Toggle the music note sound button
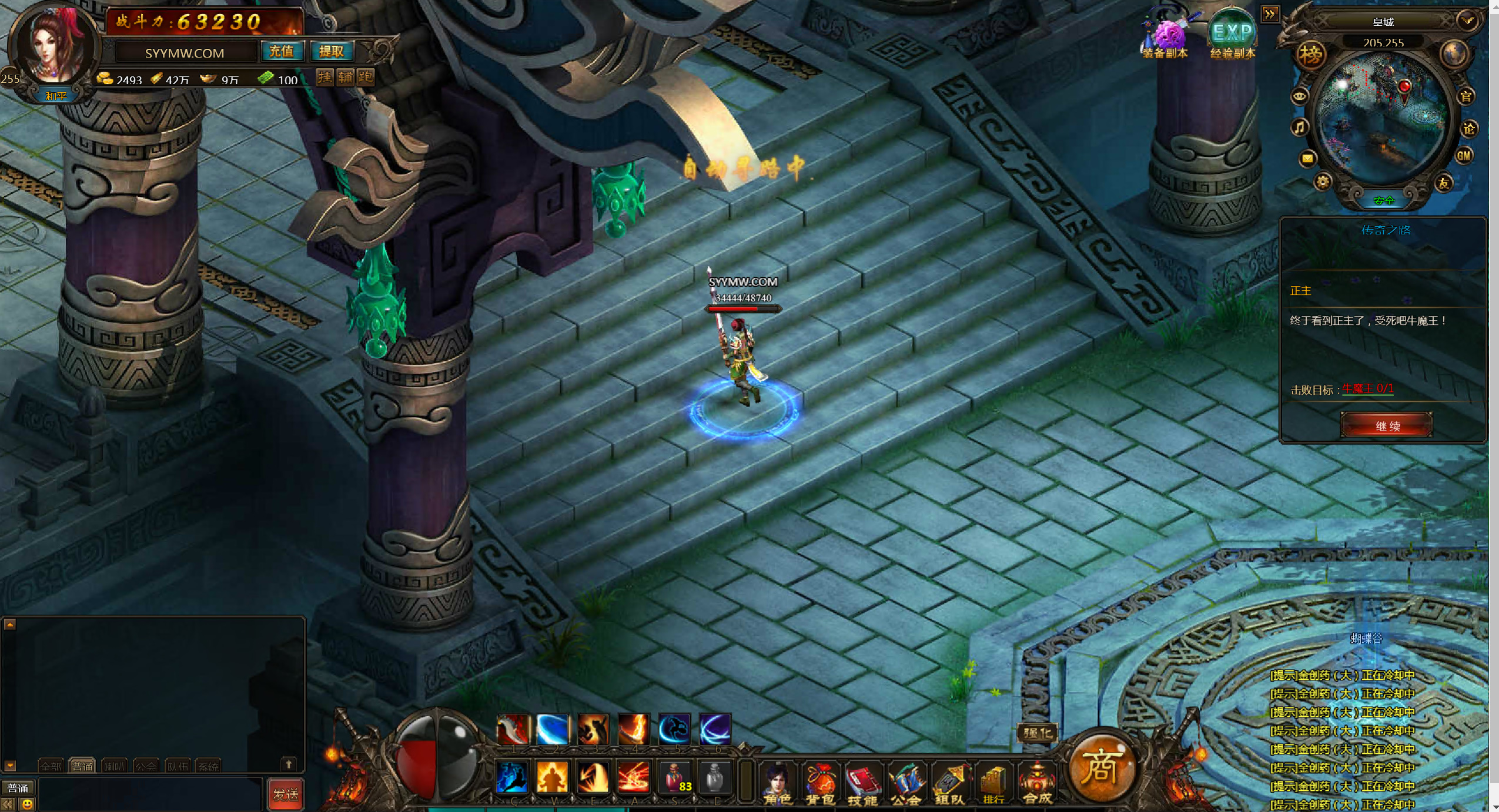Screen dimensions: 1499x812 [1300, 127]
